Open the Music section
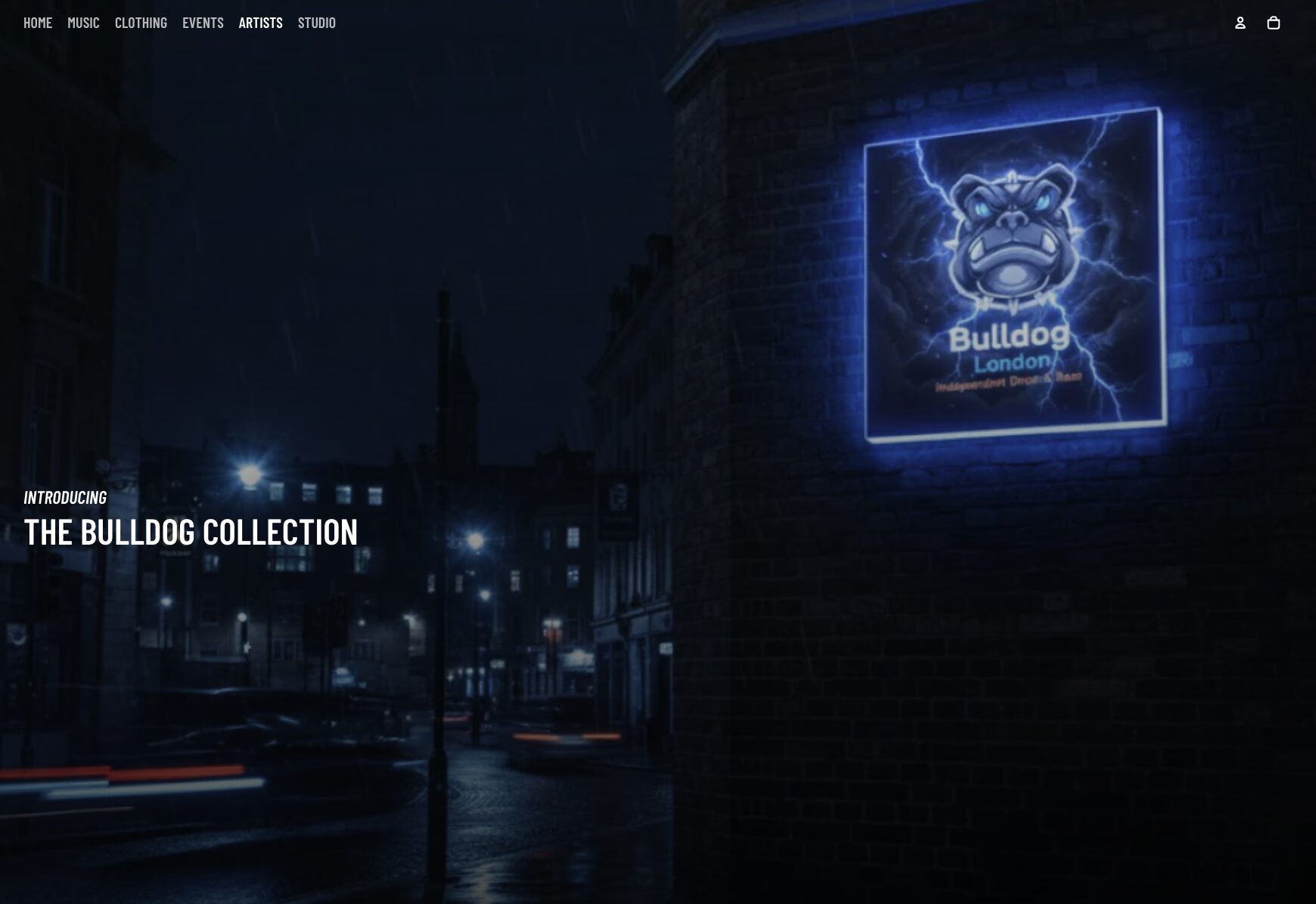The image size is (1316, 904). click(83, 23)
